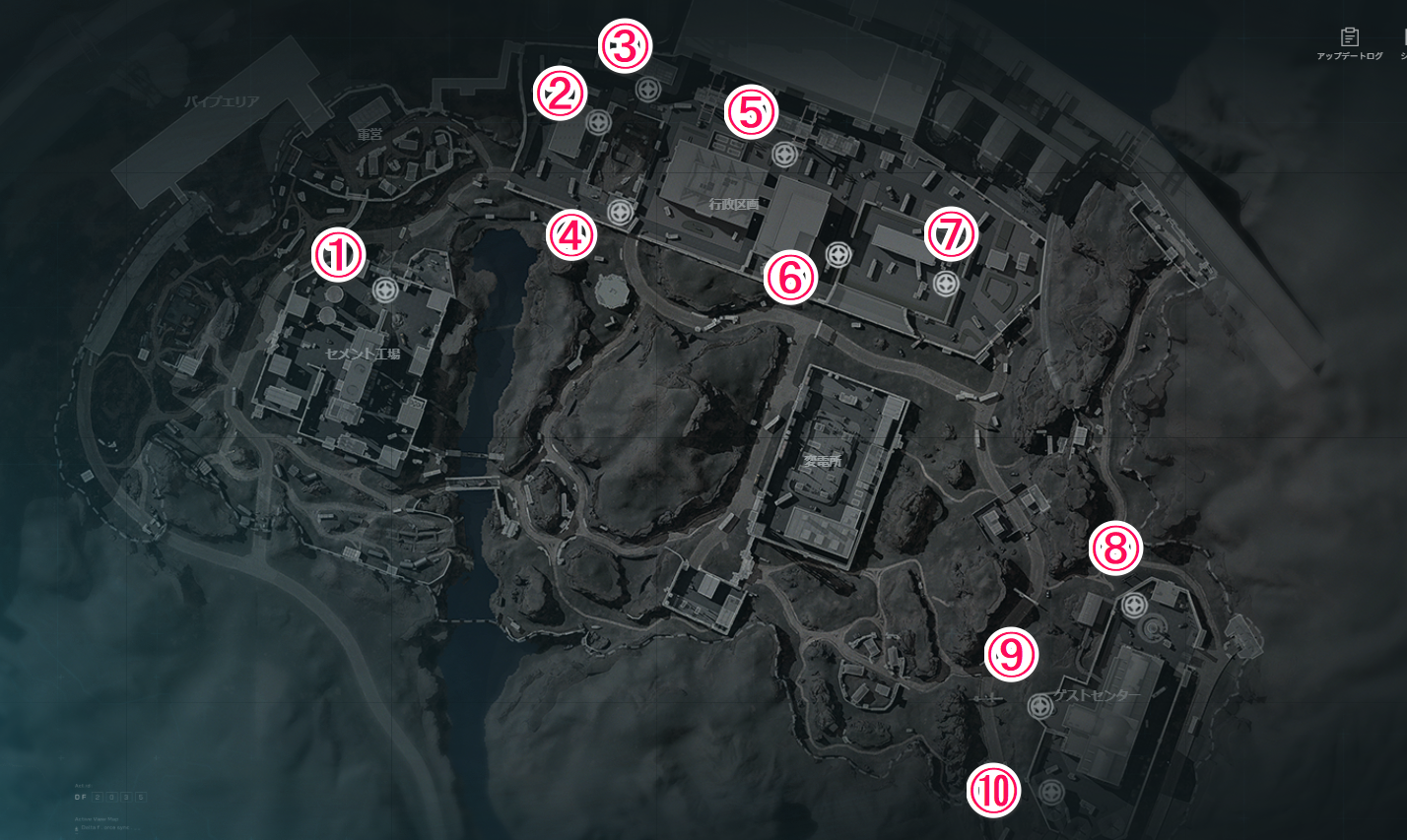Select the crosshair icon below marker ⑦

tap(944, 285)
